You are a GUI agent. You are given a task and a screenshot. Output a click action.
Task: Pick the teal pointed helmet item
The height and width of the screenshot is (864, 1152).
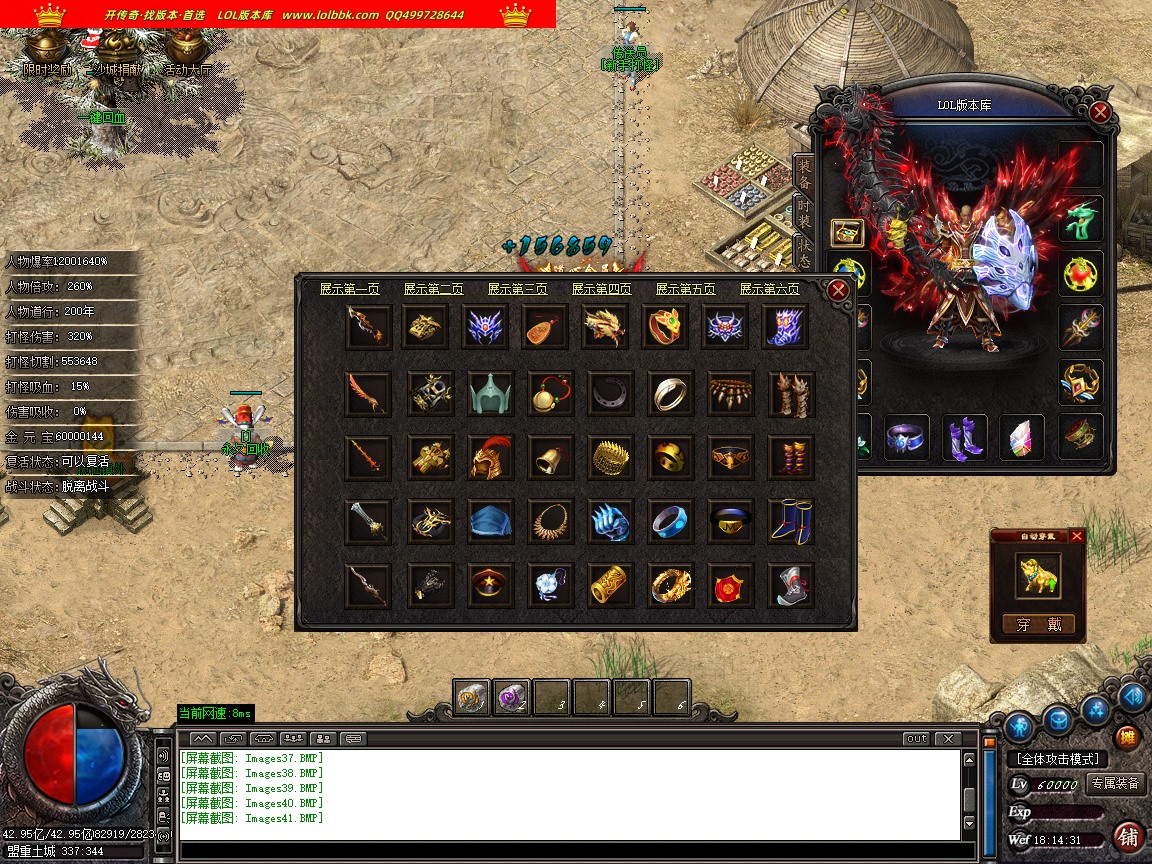click(491, 394)
